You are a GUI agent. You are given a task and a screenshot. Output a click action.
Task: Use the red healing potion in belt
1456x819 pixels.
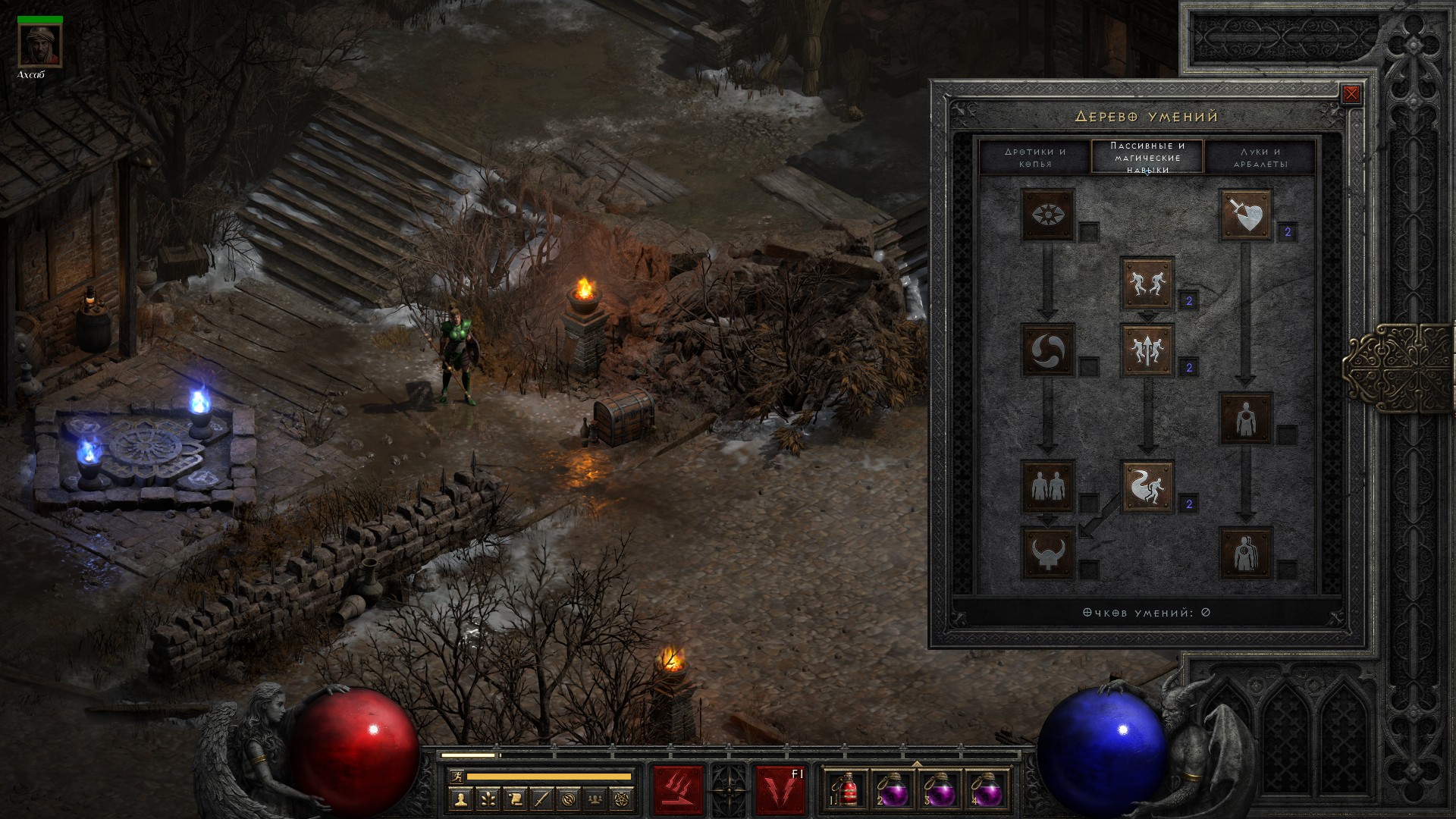(847, 790)
